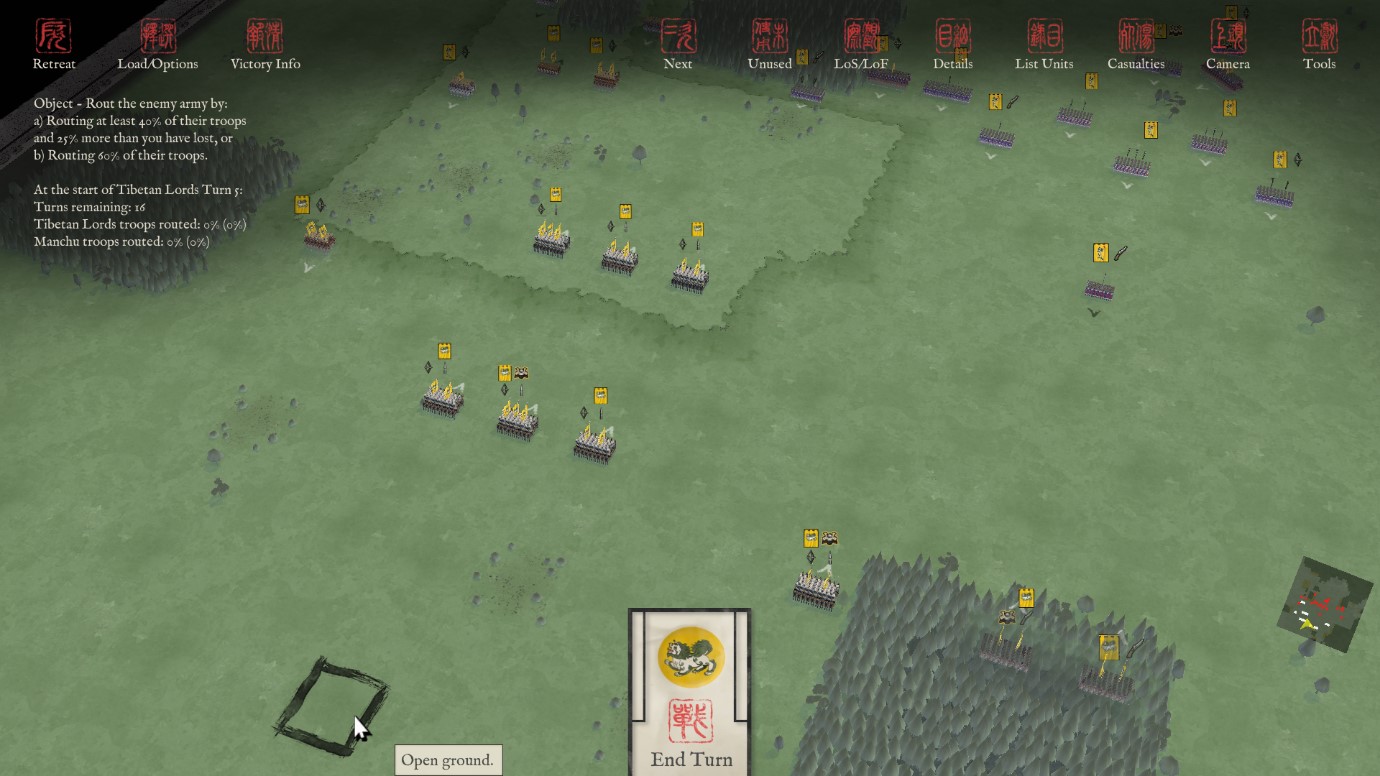Show the Victory Info panel
Viewport: 1380px width, 776px height.
click(x=265, y=45)
